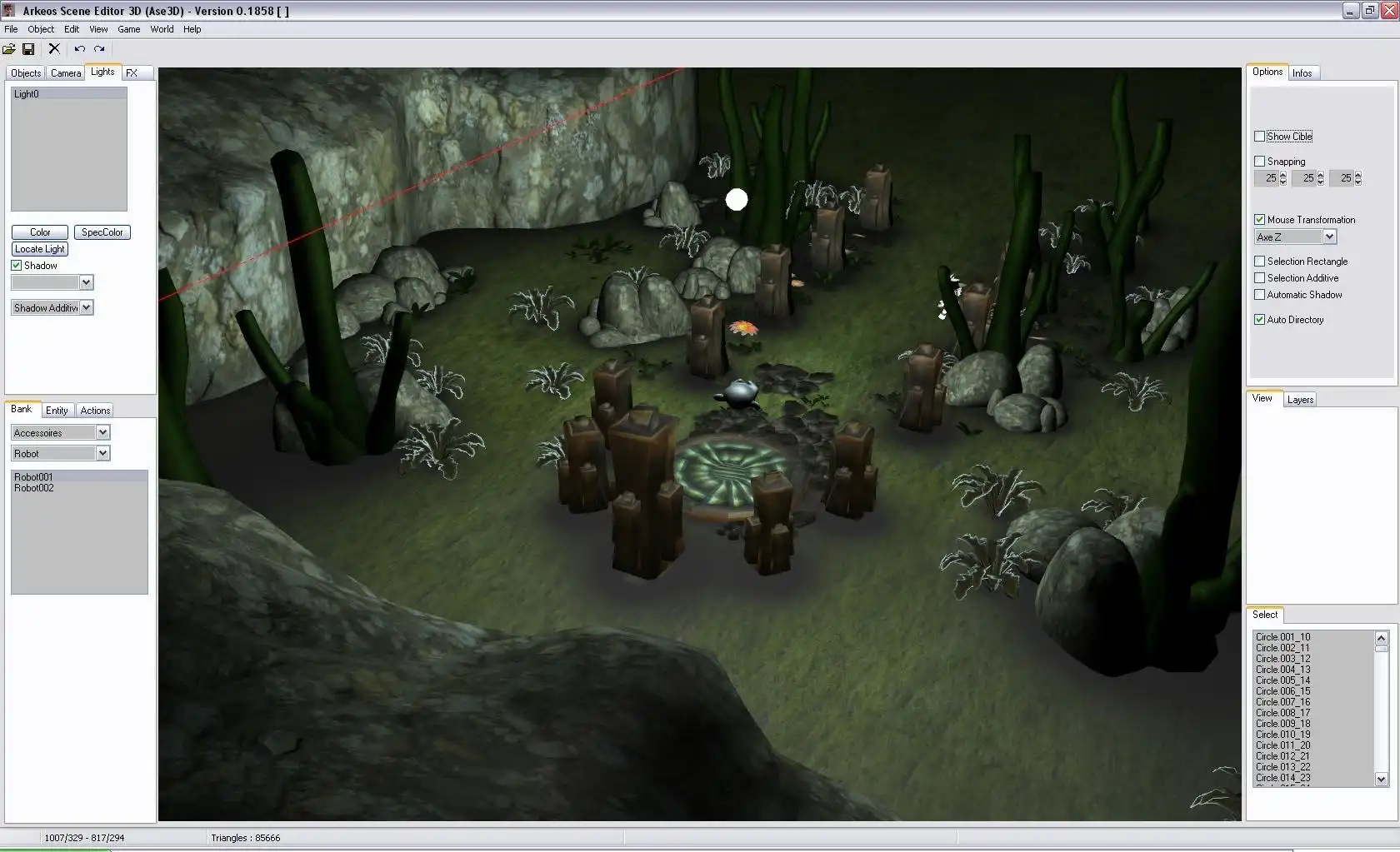Viewport: 1400px width, 852px height.
Task: Click the SpecColor button
Action: (x=102, y=232)
